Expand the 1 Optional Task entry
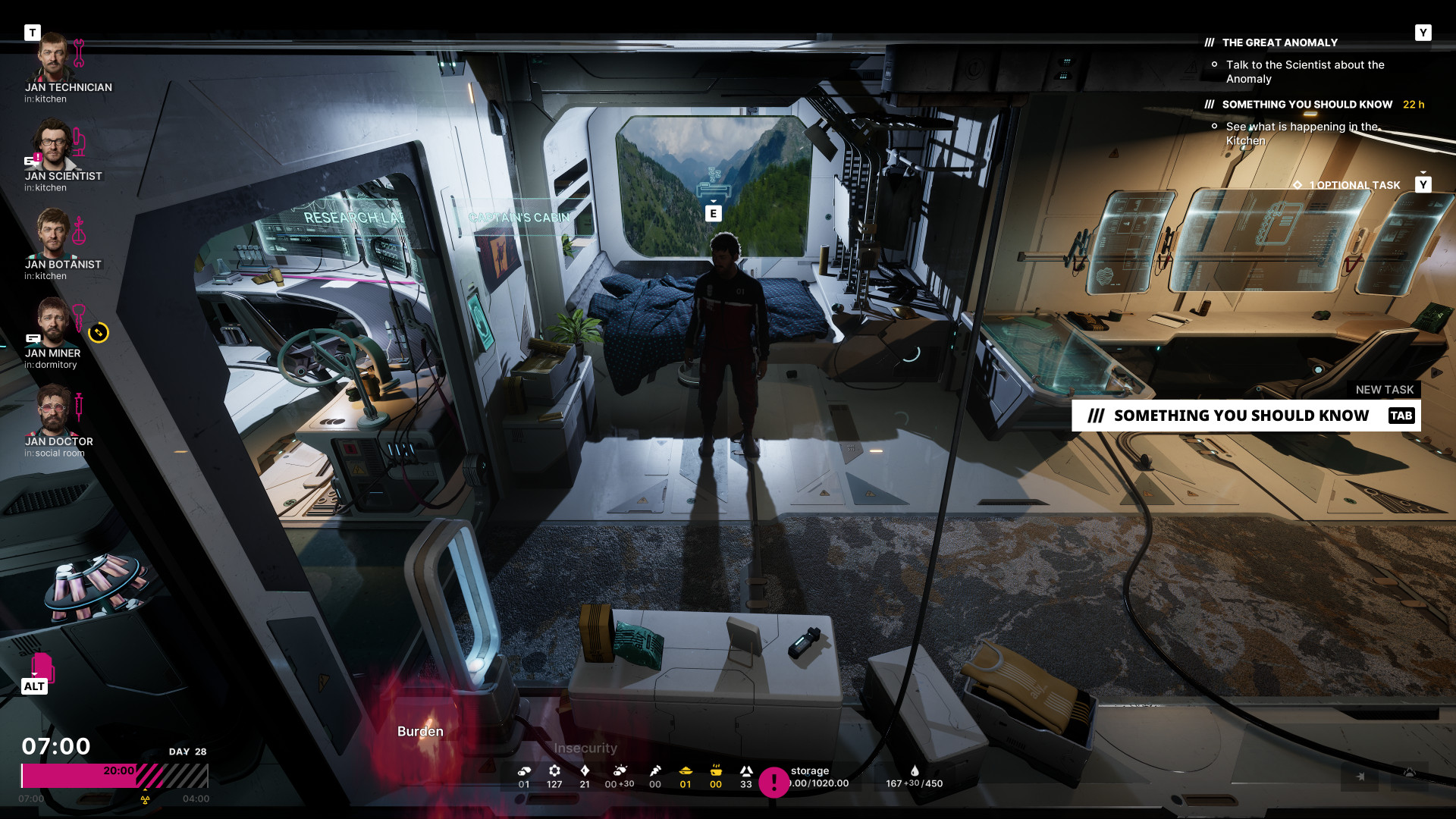 [1354, 185]
